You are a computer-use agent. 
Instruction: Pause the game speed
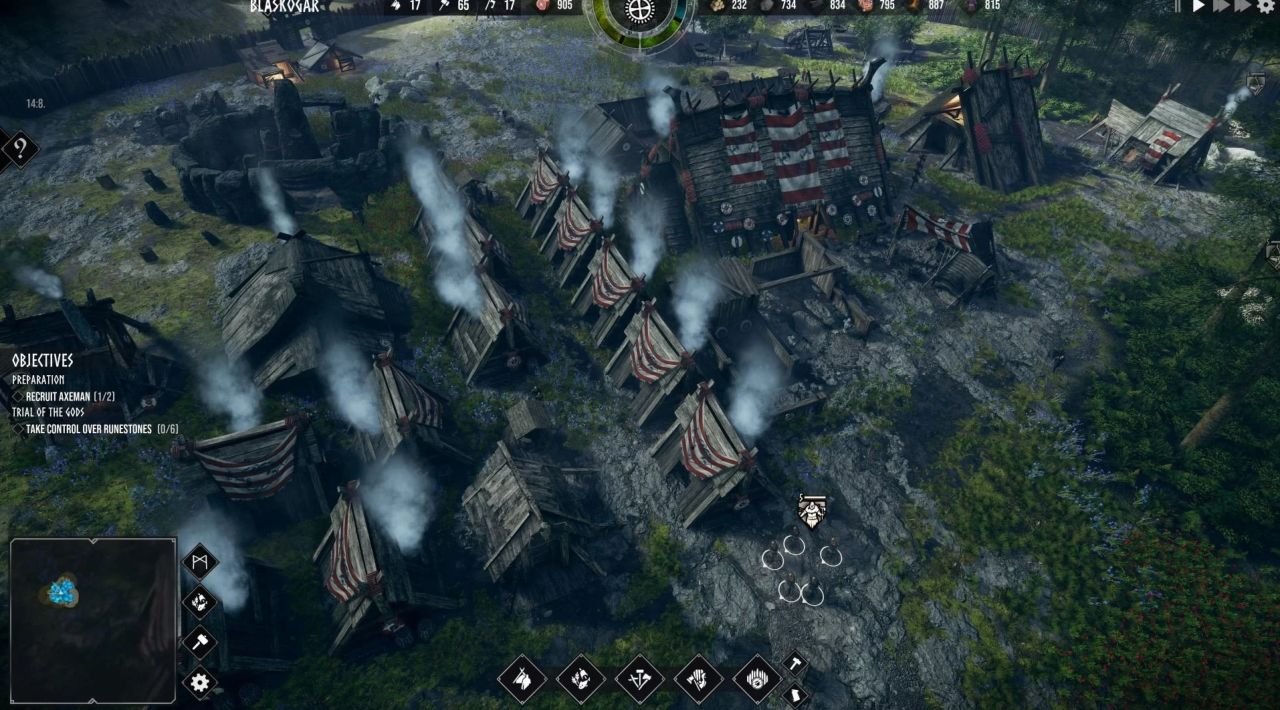coord(1178,6)
